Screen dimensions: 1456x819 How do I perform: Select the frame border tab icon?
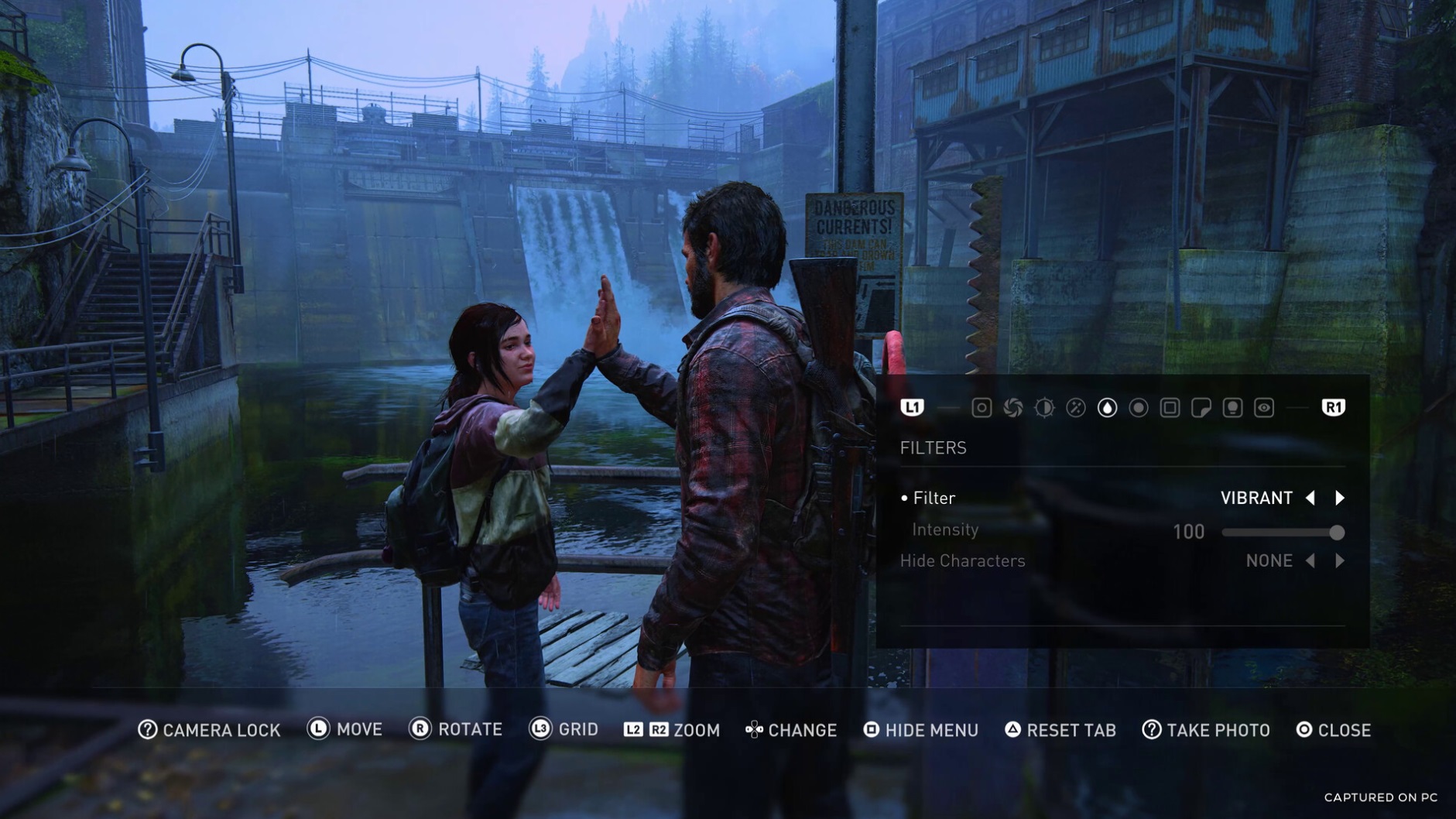(1170, 408)
